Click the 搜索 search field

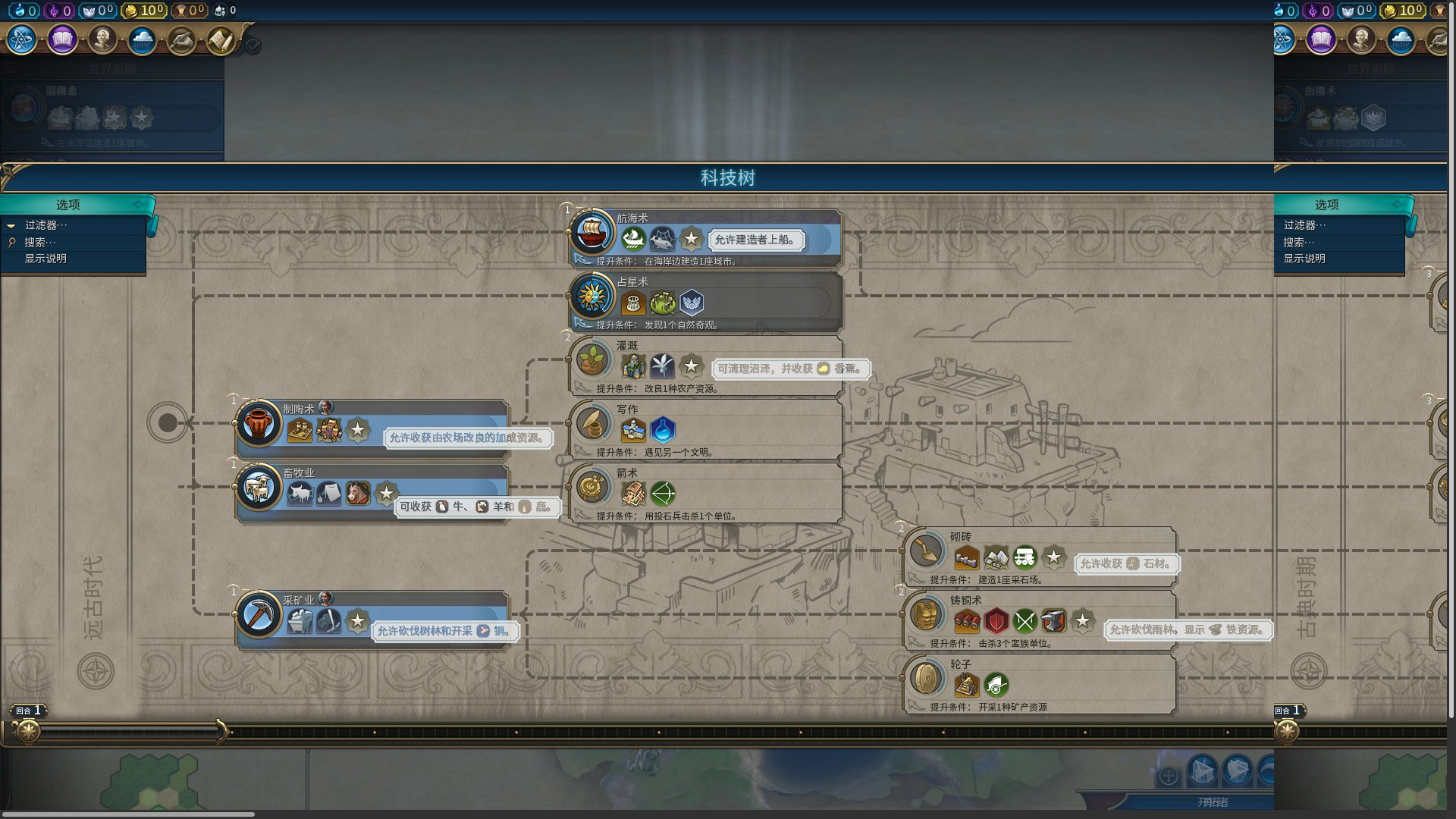click(40, 242)
